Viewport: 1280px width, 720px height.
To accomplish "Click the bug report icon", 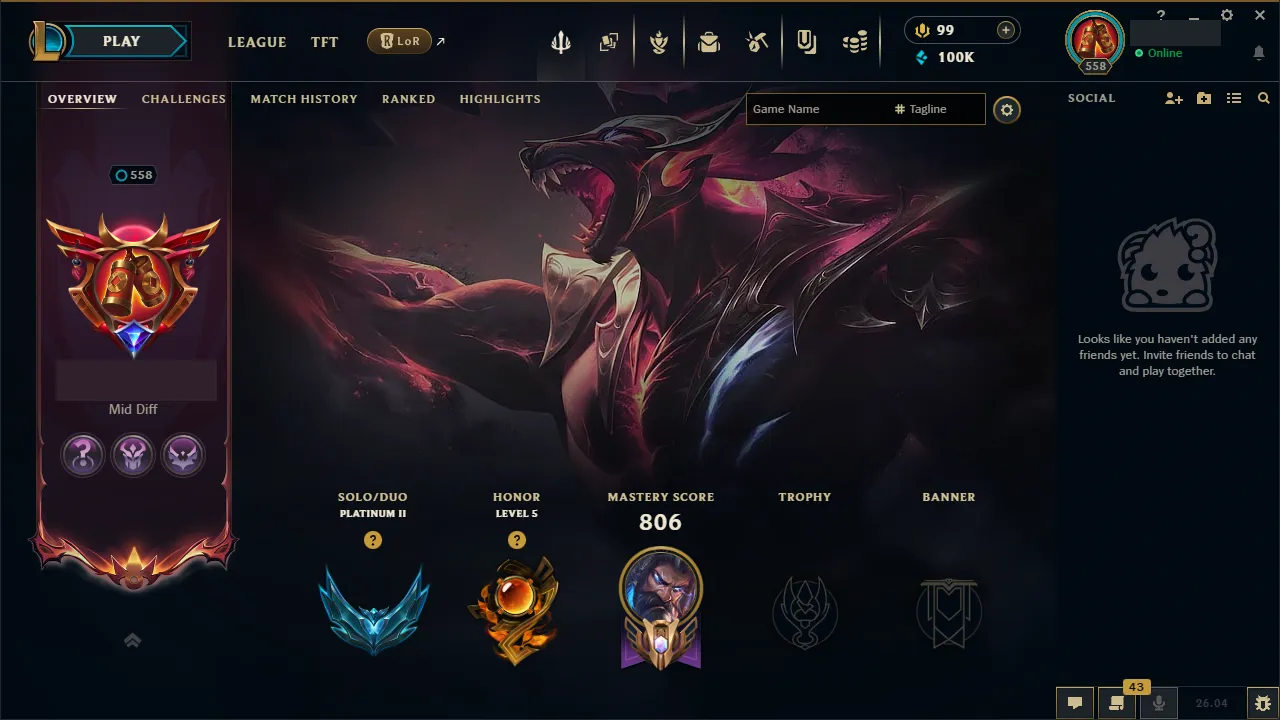I will click(1264, 703).
